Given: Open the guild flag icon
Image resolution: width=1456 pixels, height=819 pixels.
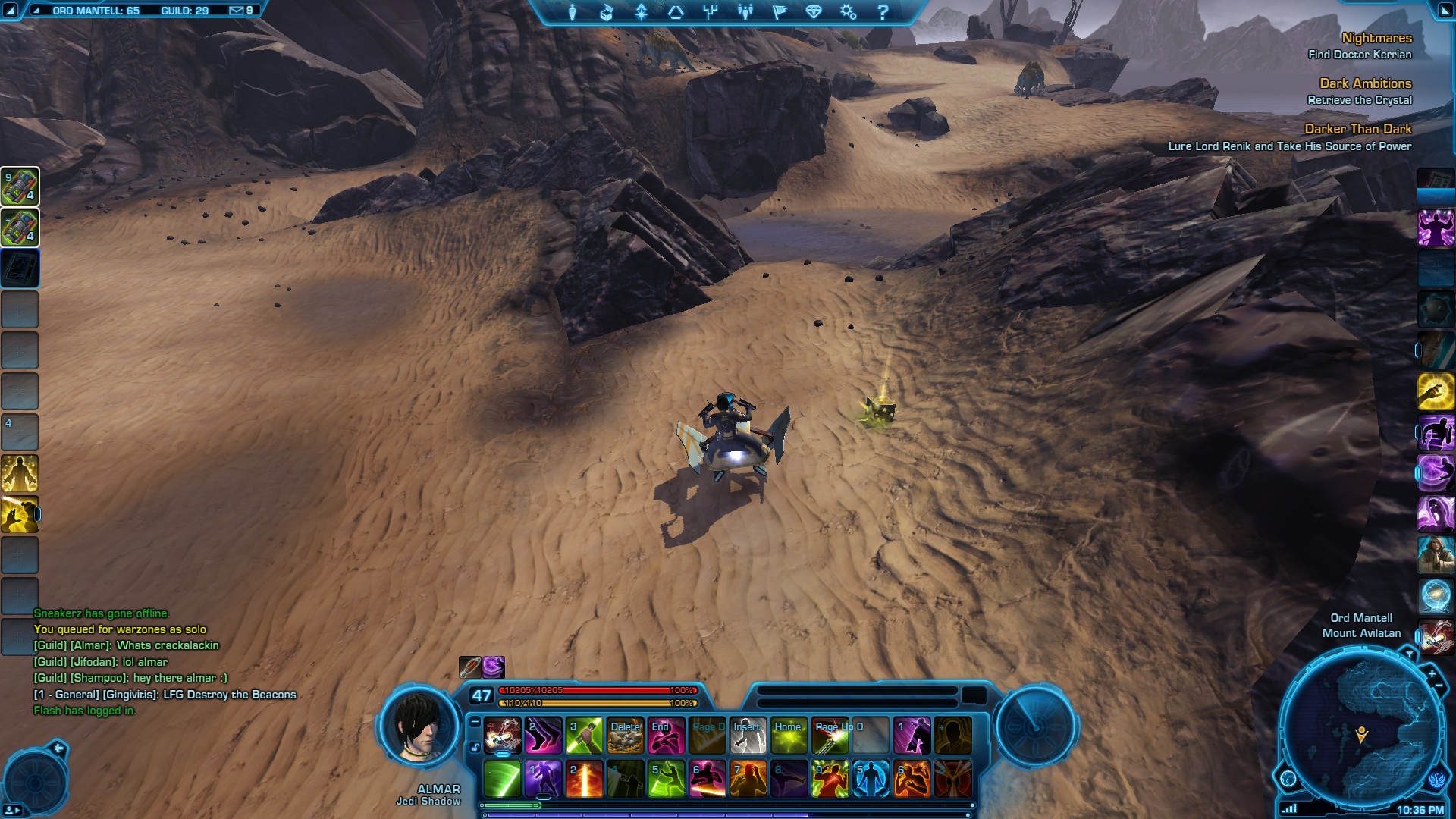Looking at the screenshot, I should (780, 12).
